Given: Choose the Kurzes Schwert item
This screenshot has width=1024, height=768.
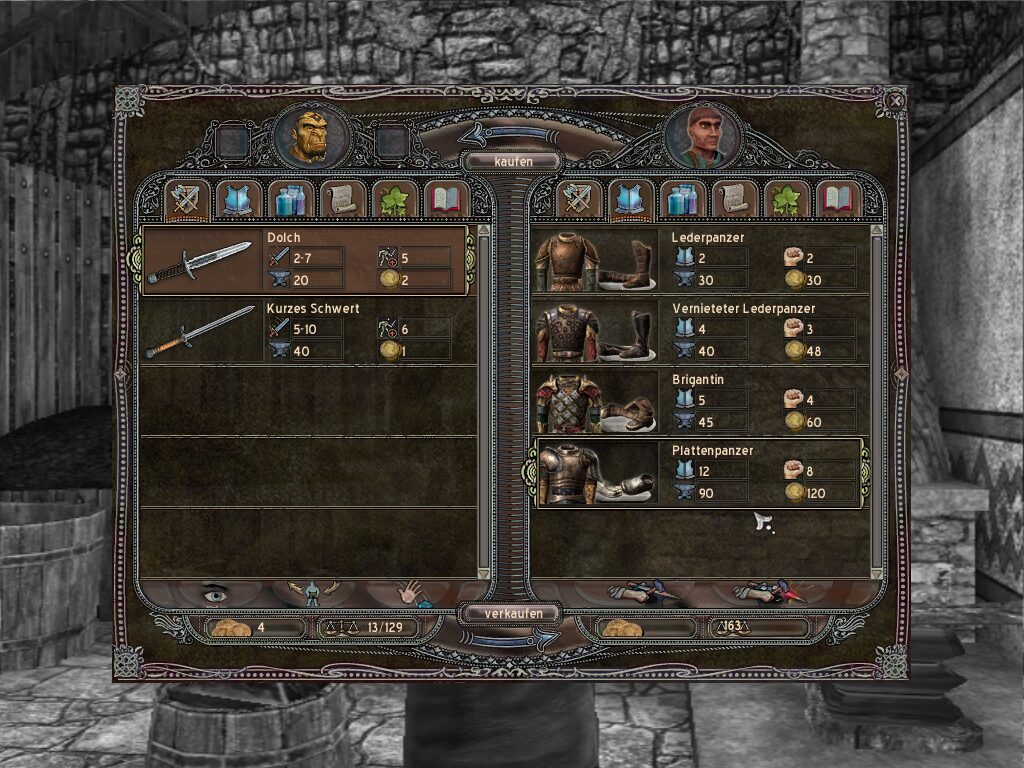Looking at the screenshot, I should click(x=305, y=333).
